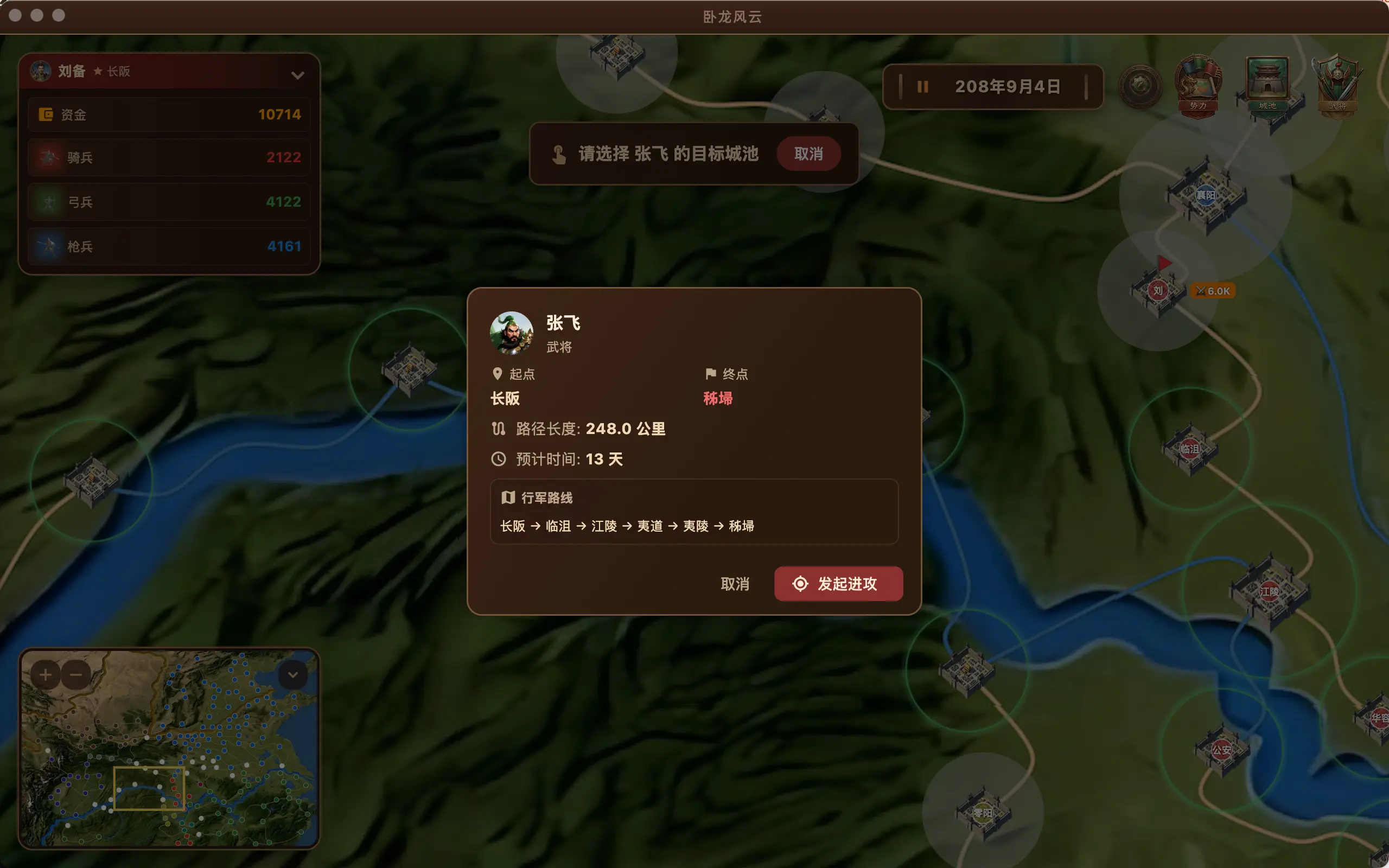Viewport: 1389px width, 868px height.
Task: Pause game time with the pause control
Action: (x=923, y=87)
